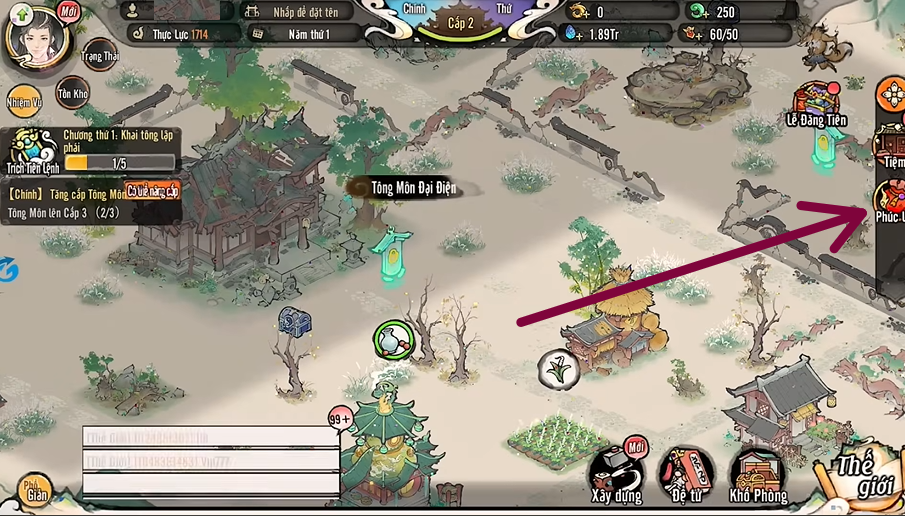Open the orange flower icon button
The height and width of the screenshot is (516, 905).
[890, 94]
